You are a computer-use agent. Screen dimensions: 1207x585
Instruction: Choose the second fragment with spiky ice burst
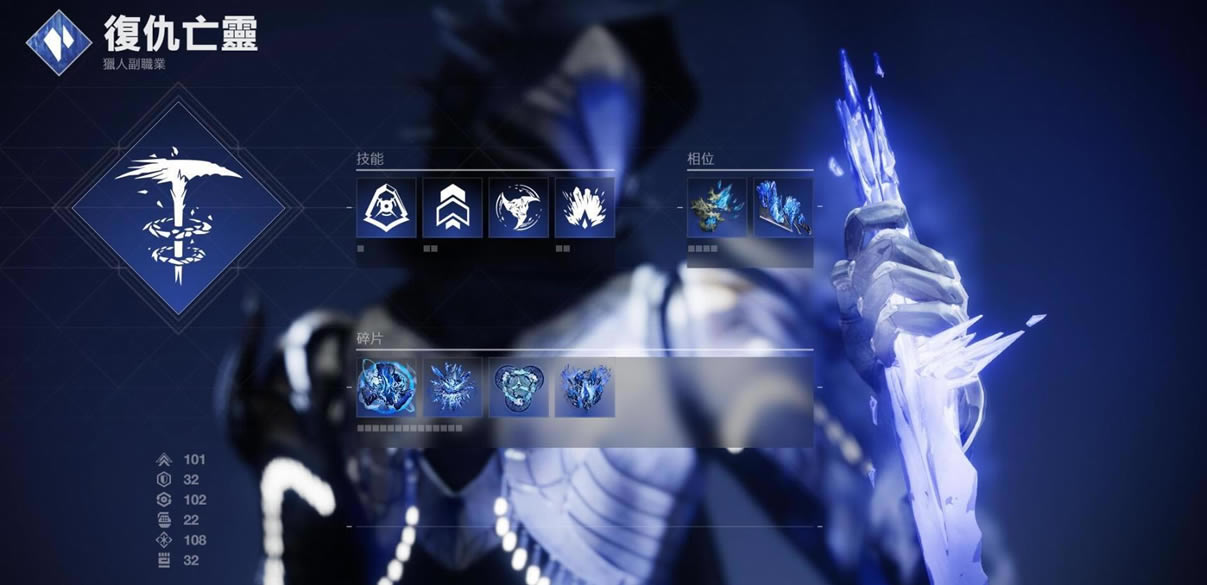452,388
